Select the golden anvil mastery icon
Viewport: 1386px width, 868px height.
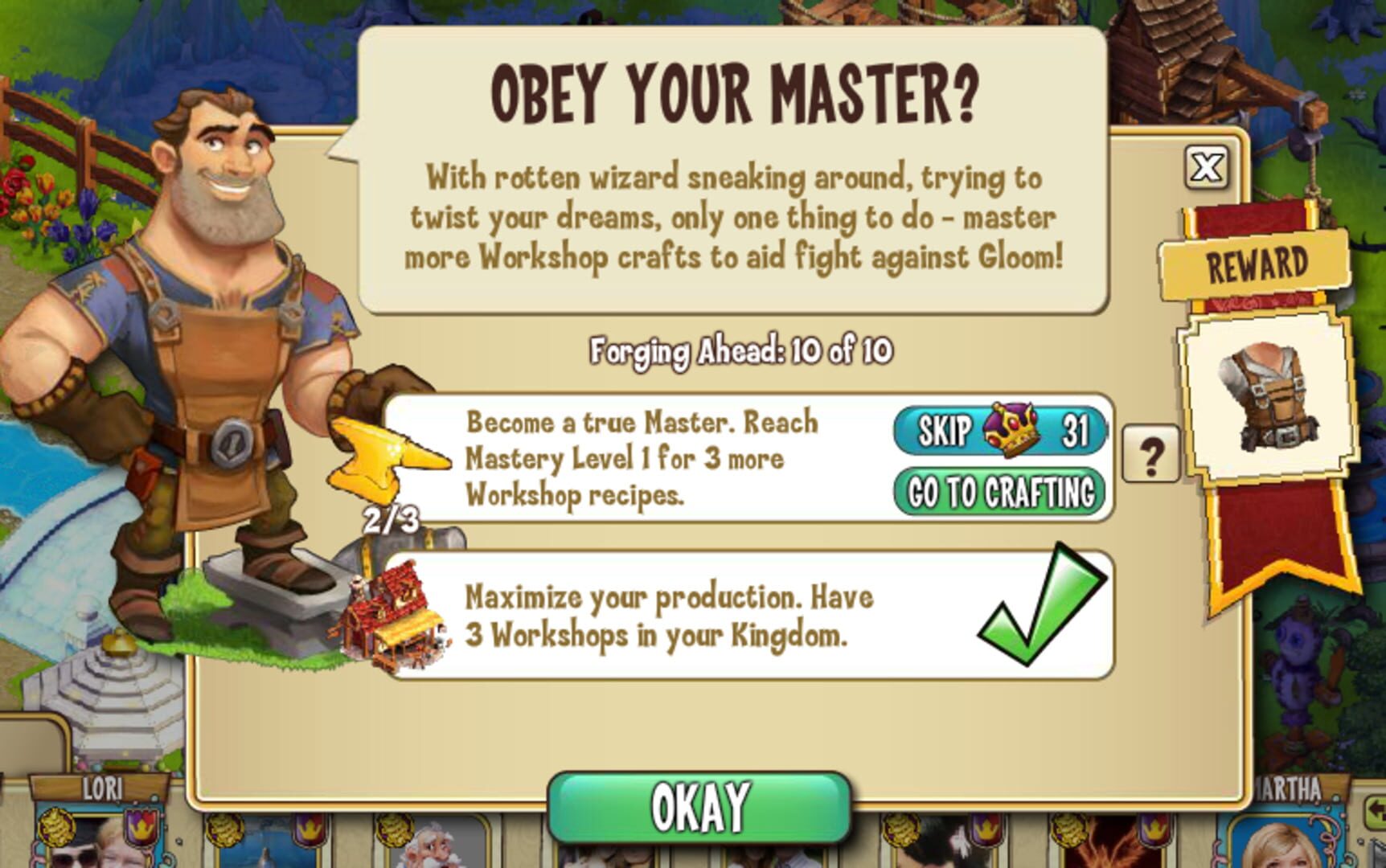point(386,458)
